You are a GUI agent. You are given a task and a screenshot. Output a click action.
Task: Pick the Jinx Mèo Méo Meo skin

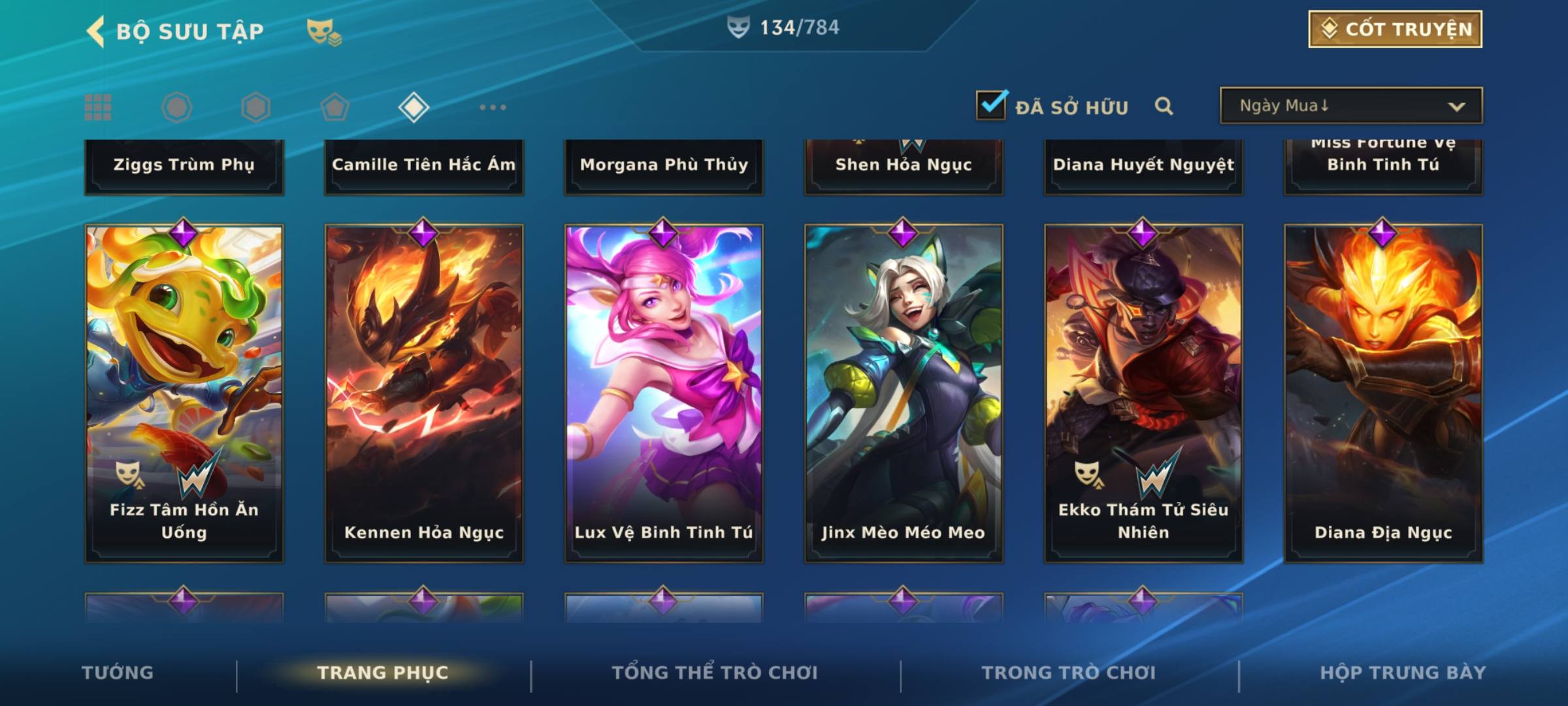click(904, 392)
